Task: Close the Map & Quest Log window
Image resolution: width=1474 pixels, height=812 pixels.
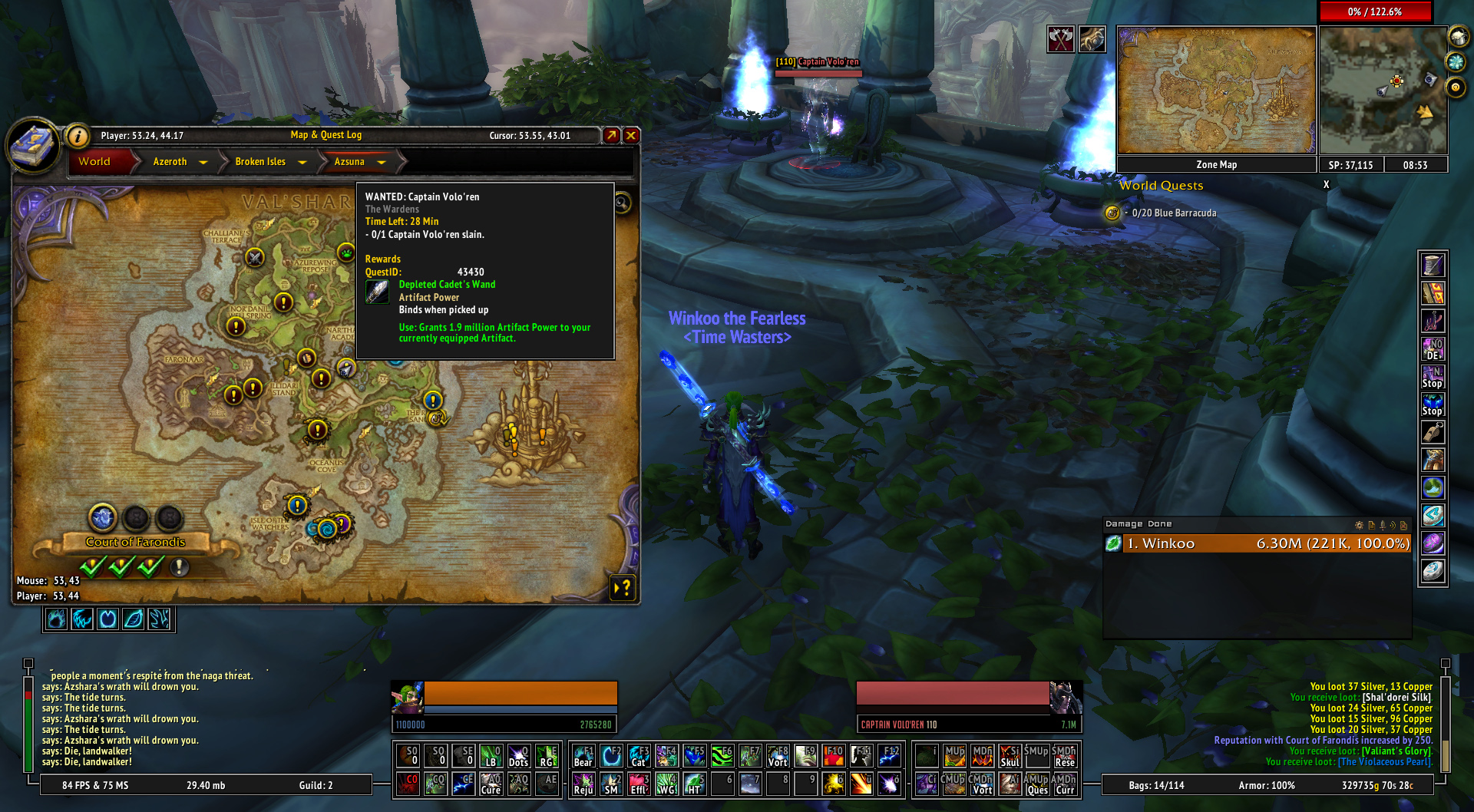Action: pyautogui.click(x=631, y=136)
